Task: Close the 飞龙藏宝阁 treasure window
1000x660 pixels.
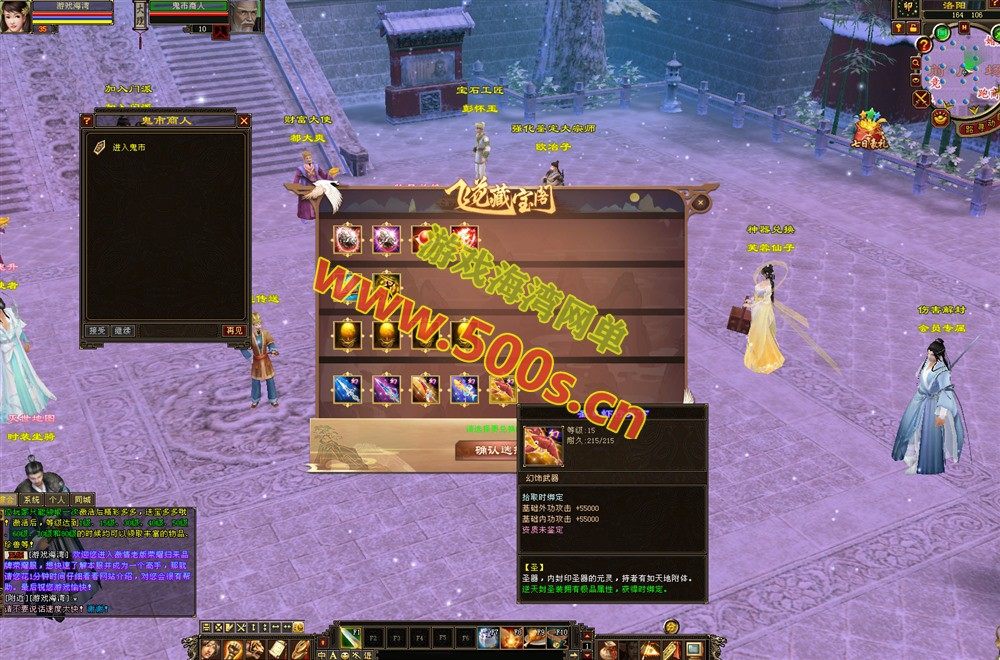Action: pyautogui.click(x=700, y=202)
